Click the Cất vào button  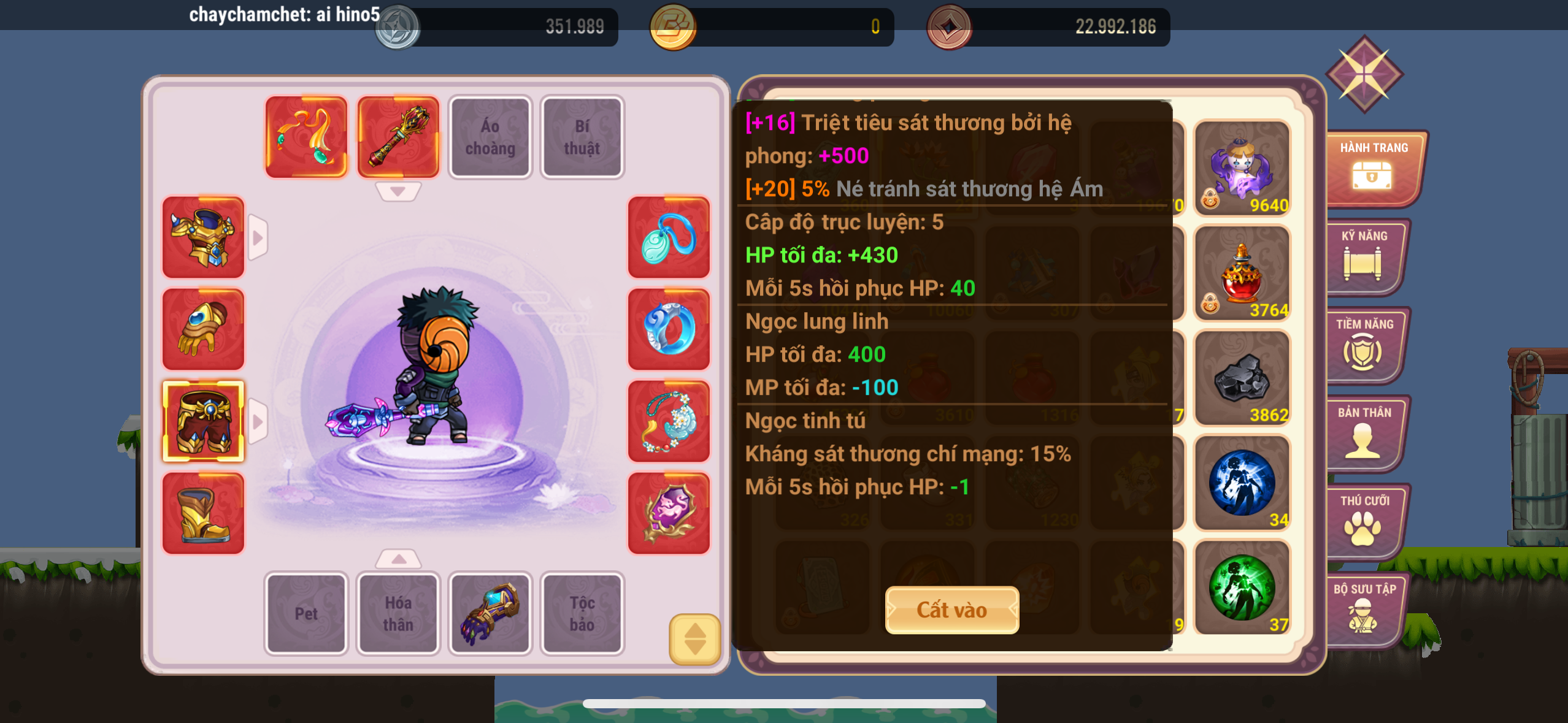951,610
